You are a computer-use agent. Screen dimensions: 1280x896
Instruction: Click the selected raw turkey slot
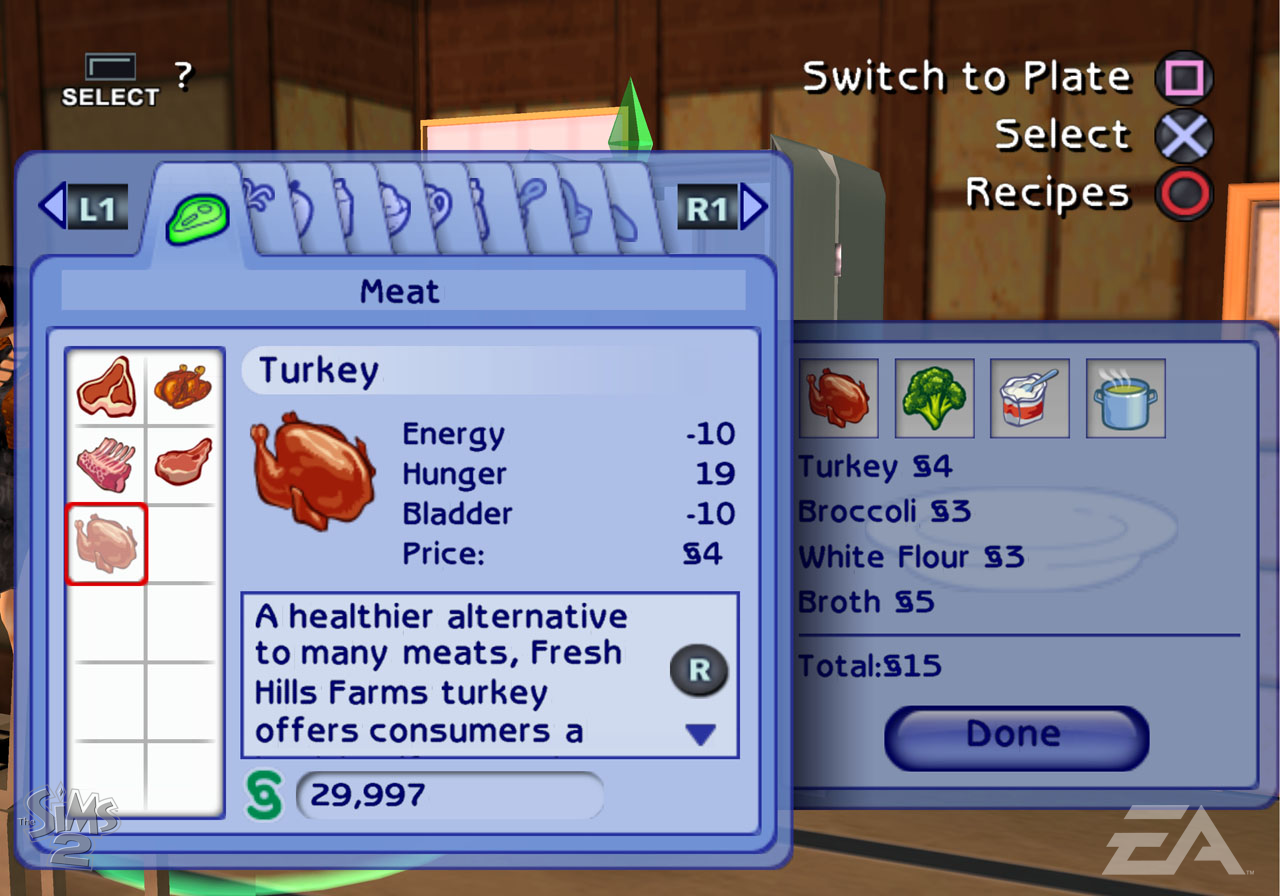click(x=106, y=543)
